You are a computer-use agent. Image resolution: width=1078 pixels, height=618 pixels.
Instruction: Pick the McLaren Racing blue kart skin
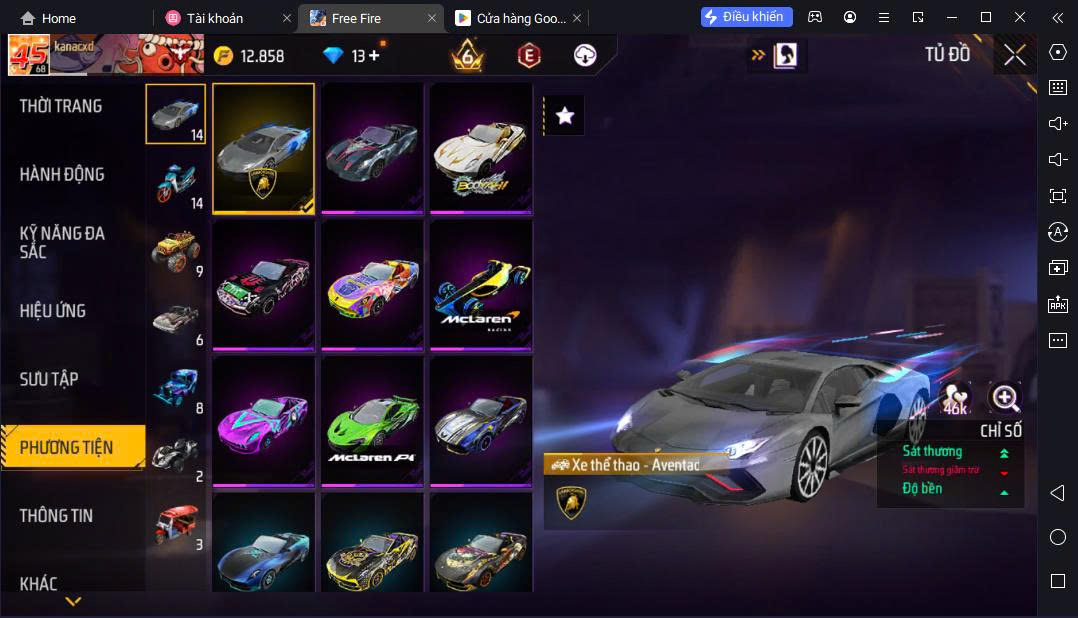click(481, 285)
